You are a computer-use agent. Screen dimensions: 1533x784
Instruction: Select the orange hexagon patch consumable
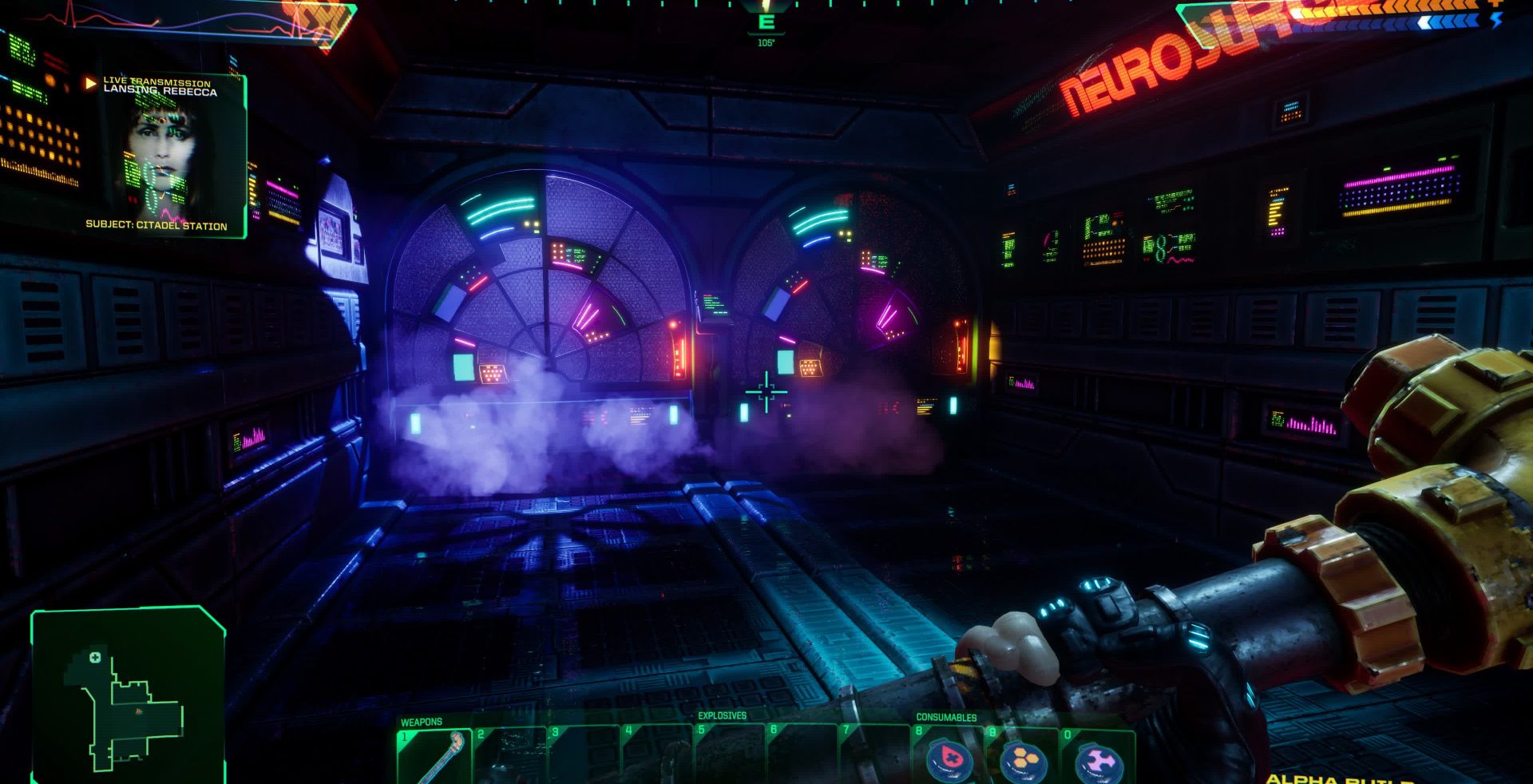point(1023,759)
